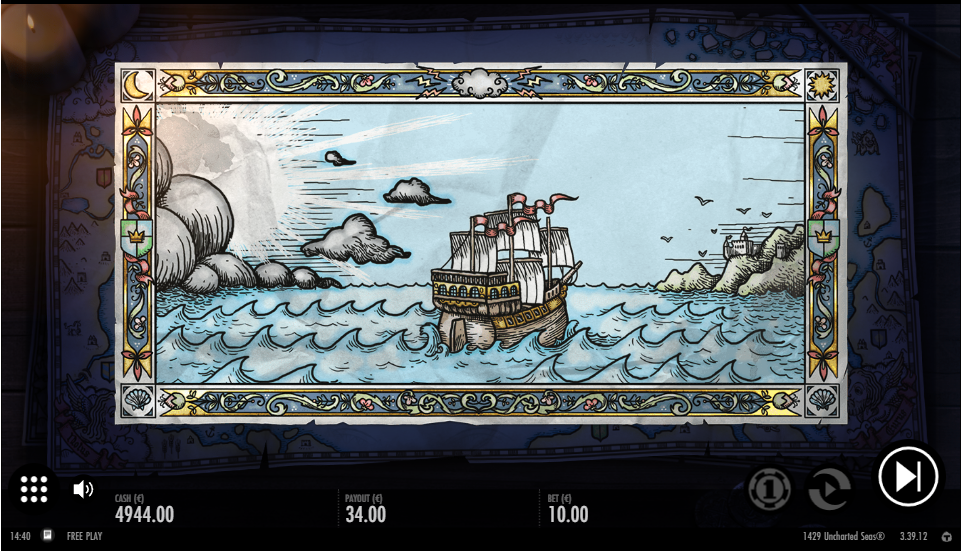Image resolution: width=961 pixels, height=551 pixels.
Task: Click the small icon beside the clock
Action: [x=47, y=536]
